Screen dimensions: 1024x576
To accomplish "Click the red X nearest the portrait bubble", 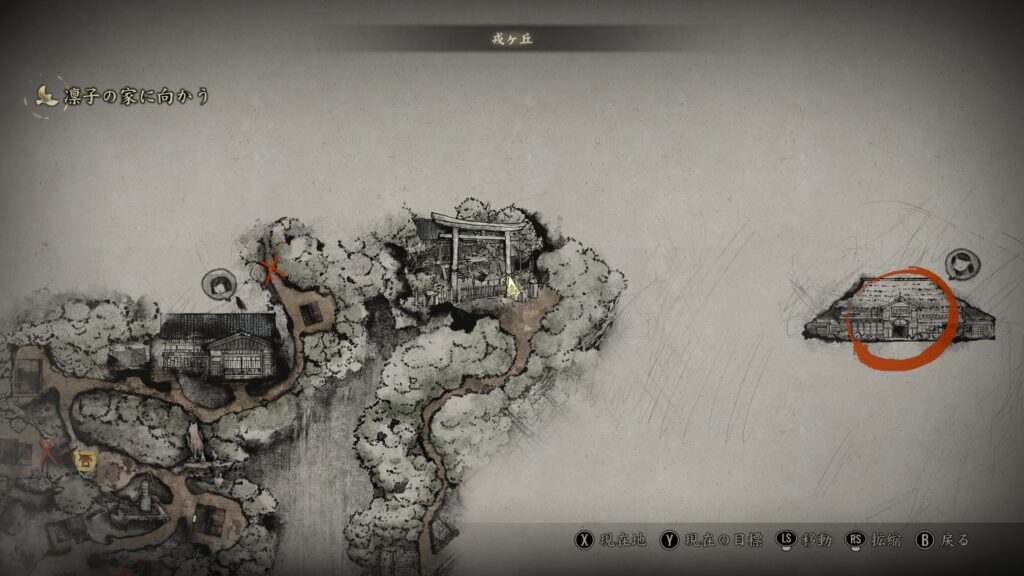I will [270, 268].
